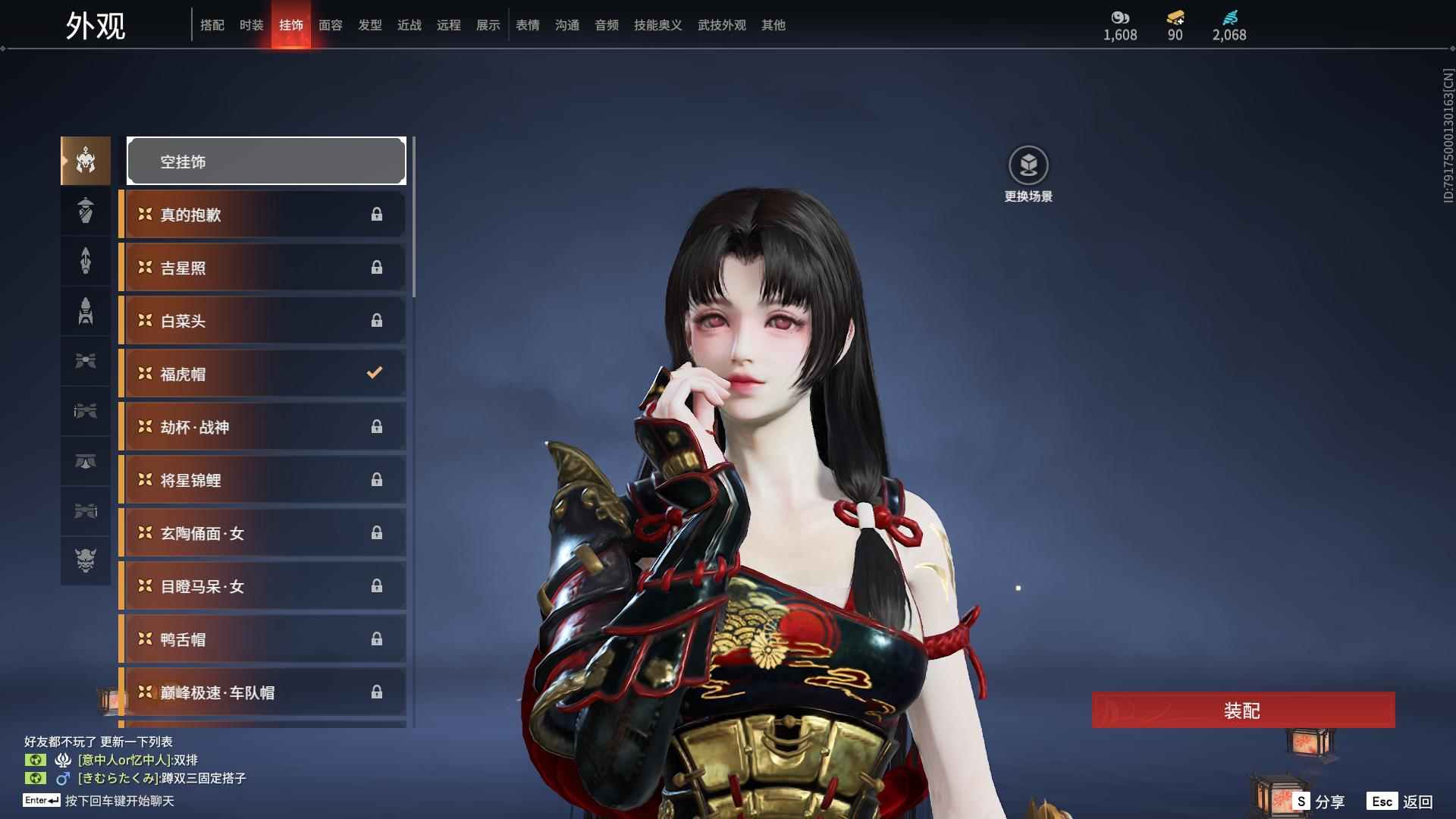
Task: Open the hat category icon in sidebar
Action: coord(85,211)
